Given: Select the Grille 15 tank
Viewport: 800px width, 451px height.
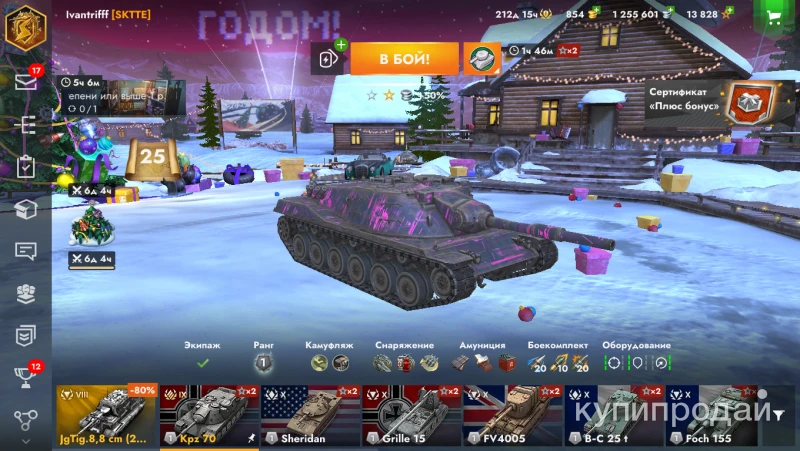Looking at the screenshot, I should (411, 415).
